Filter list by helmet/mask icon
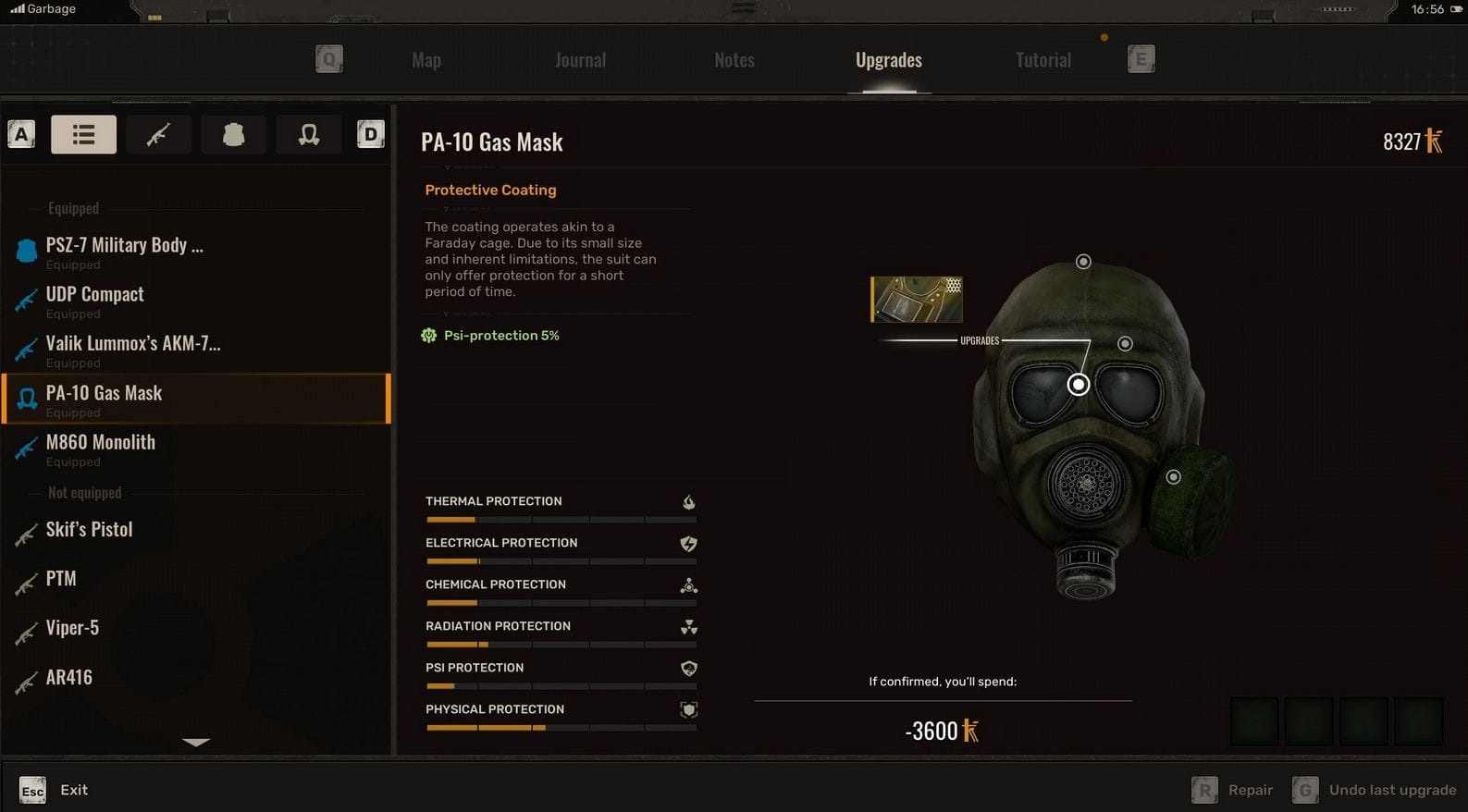The image size is (1468, 812). click(x=309, y=135)
